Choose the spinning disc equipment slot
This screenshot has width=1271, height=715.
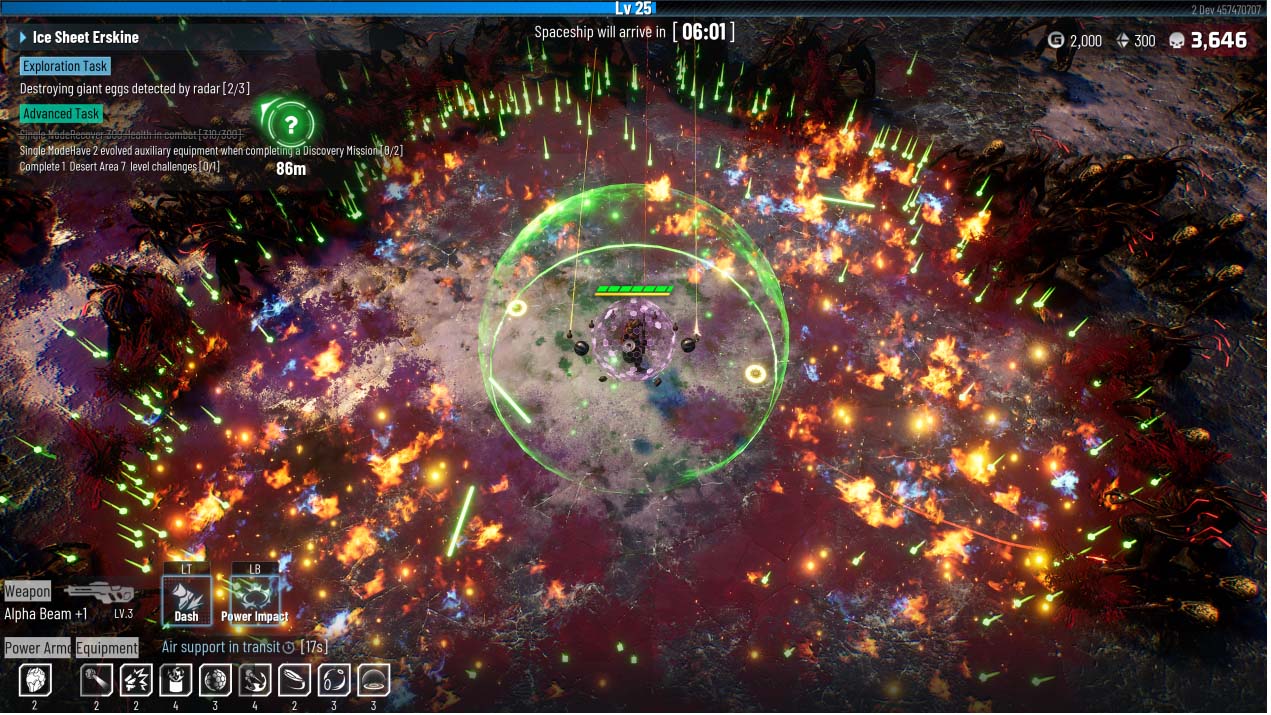pyautogui.click(x=294, y=682)
